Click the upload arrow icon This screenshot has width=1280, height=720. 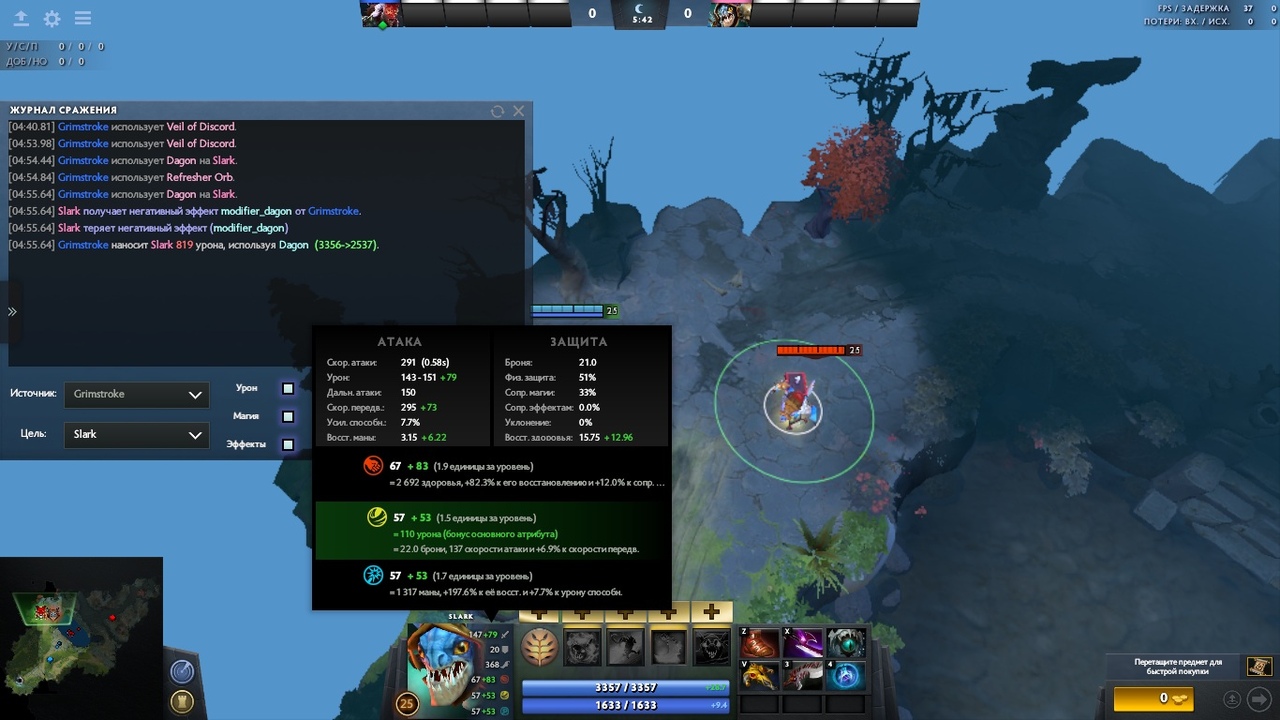[20, 19]
